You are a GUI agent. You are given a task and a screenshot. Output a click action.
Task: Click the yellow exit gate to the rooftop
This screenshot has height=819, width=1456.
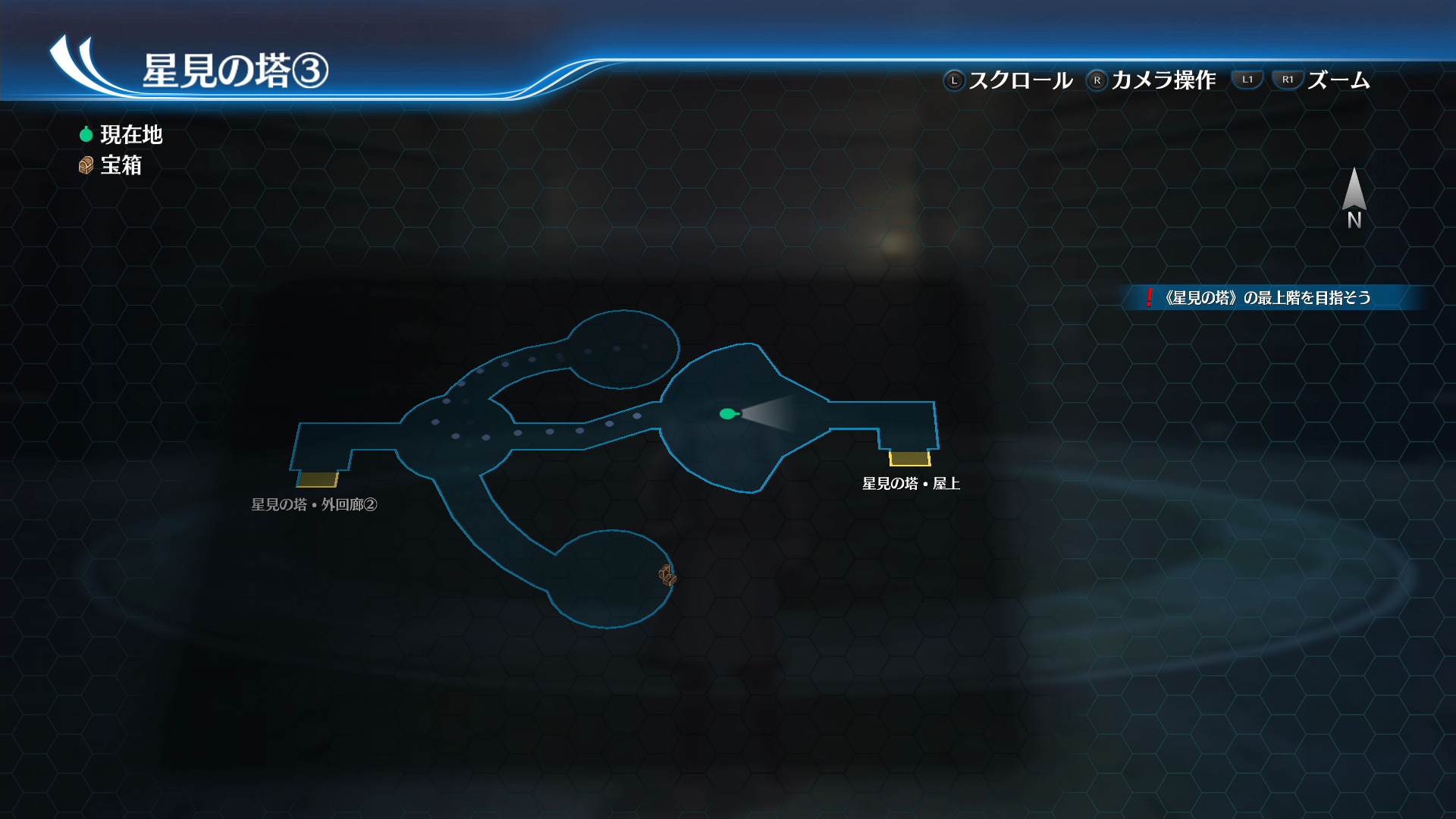point(909,458)
